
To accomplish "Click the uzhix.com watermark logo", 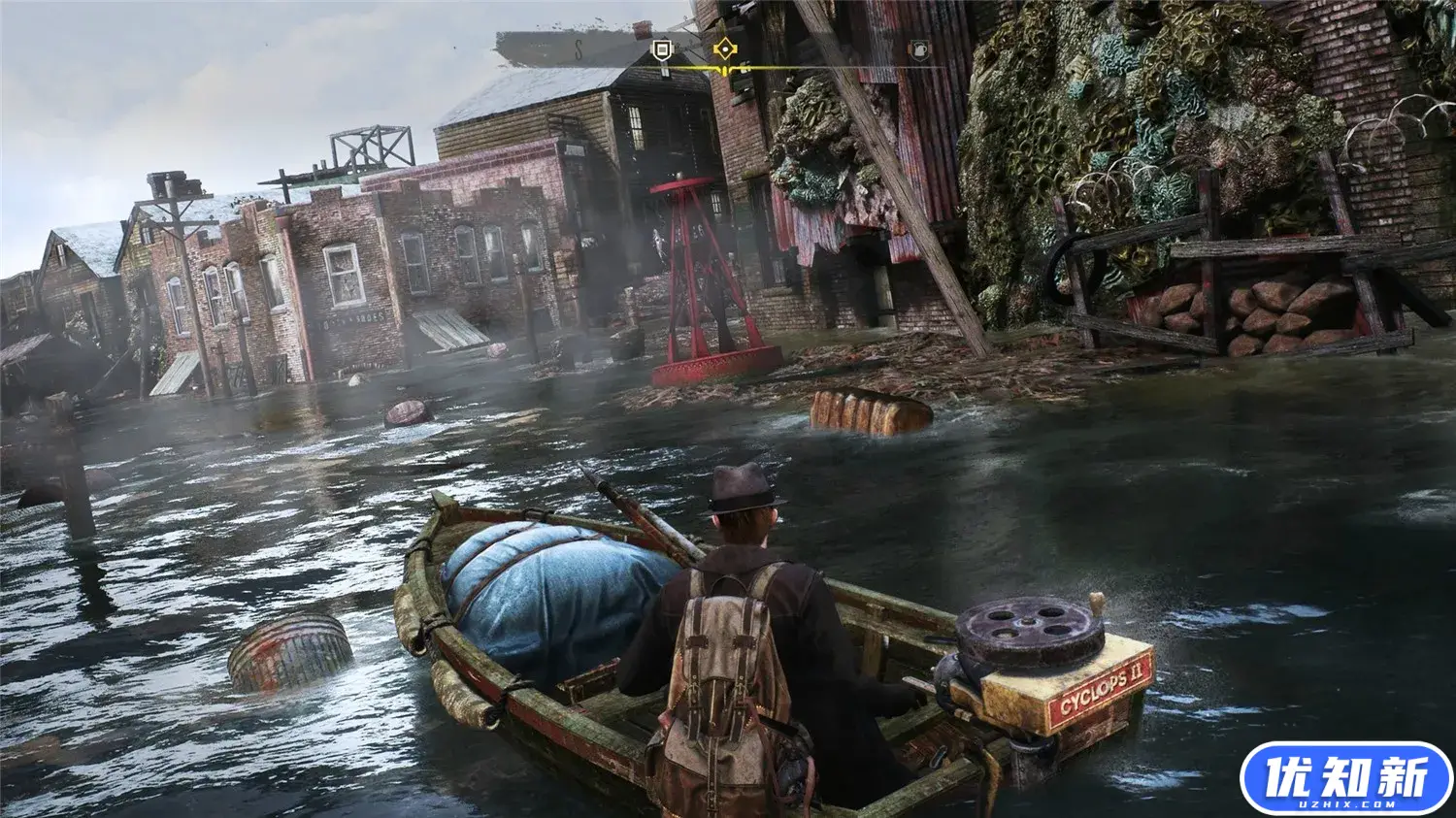I will coord(1345,778).
